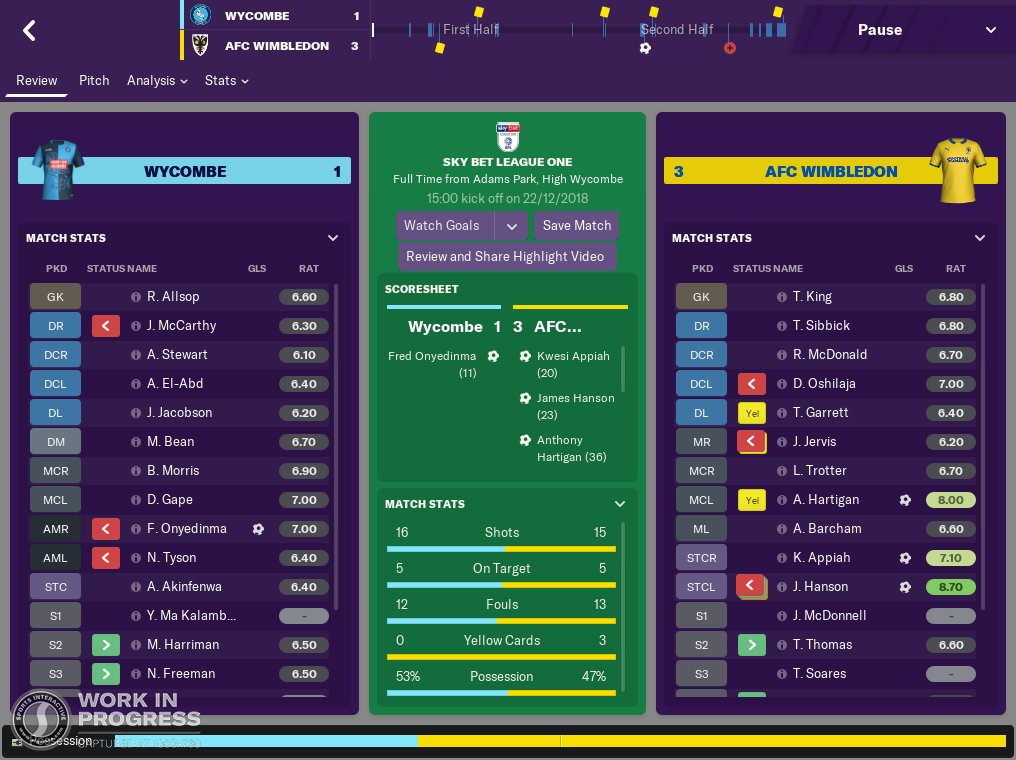Go back with the top-left arrow

(x=29, y=30)
